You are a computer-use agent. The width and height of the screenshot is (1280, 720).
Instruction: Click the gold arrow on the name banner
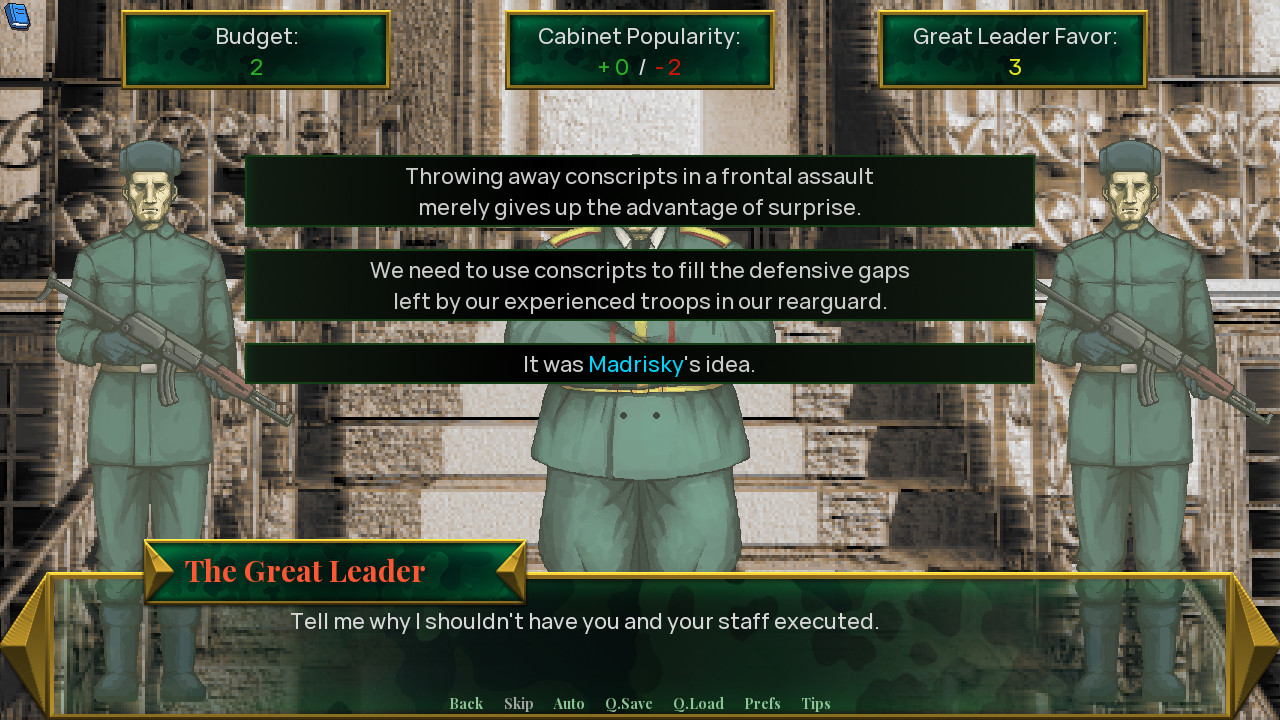158,570
